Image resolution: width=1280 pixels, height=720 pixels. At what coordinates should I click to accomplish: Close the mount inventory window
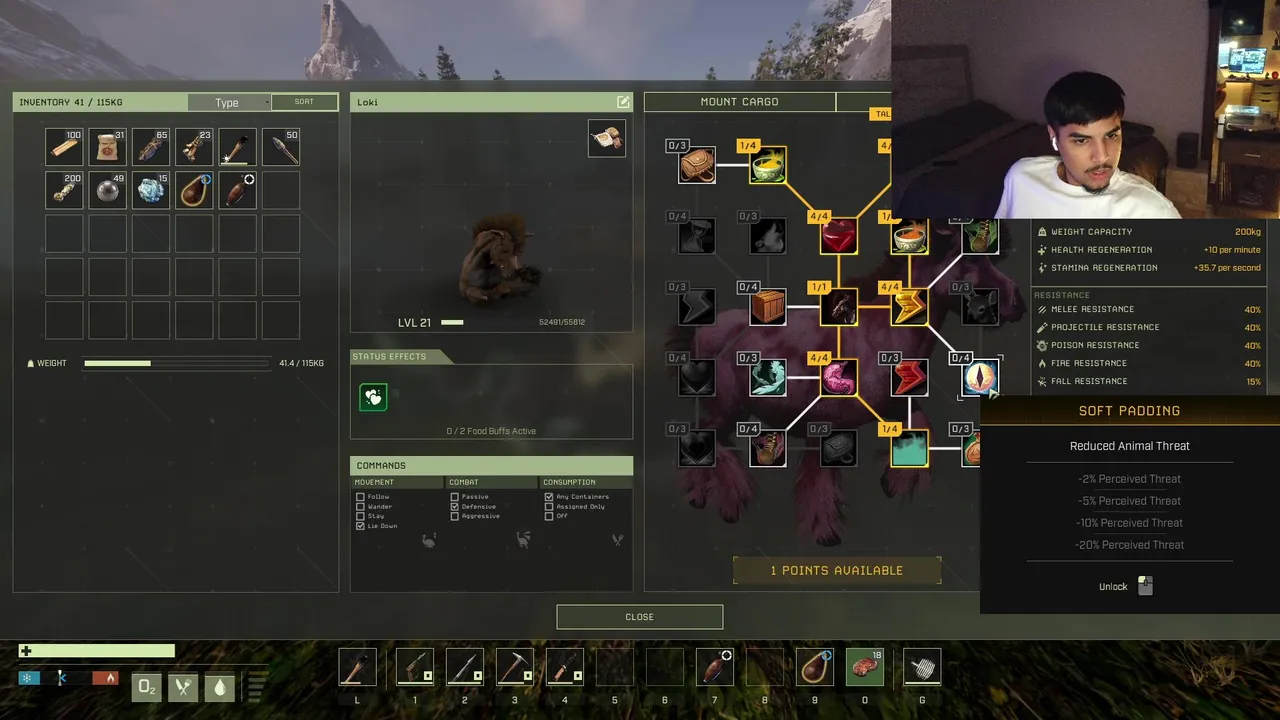pos(639,617)
